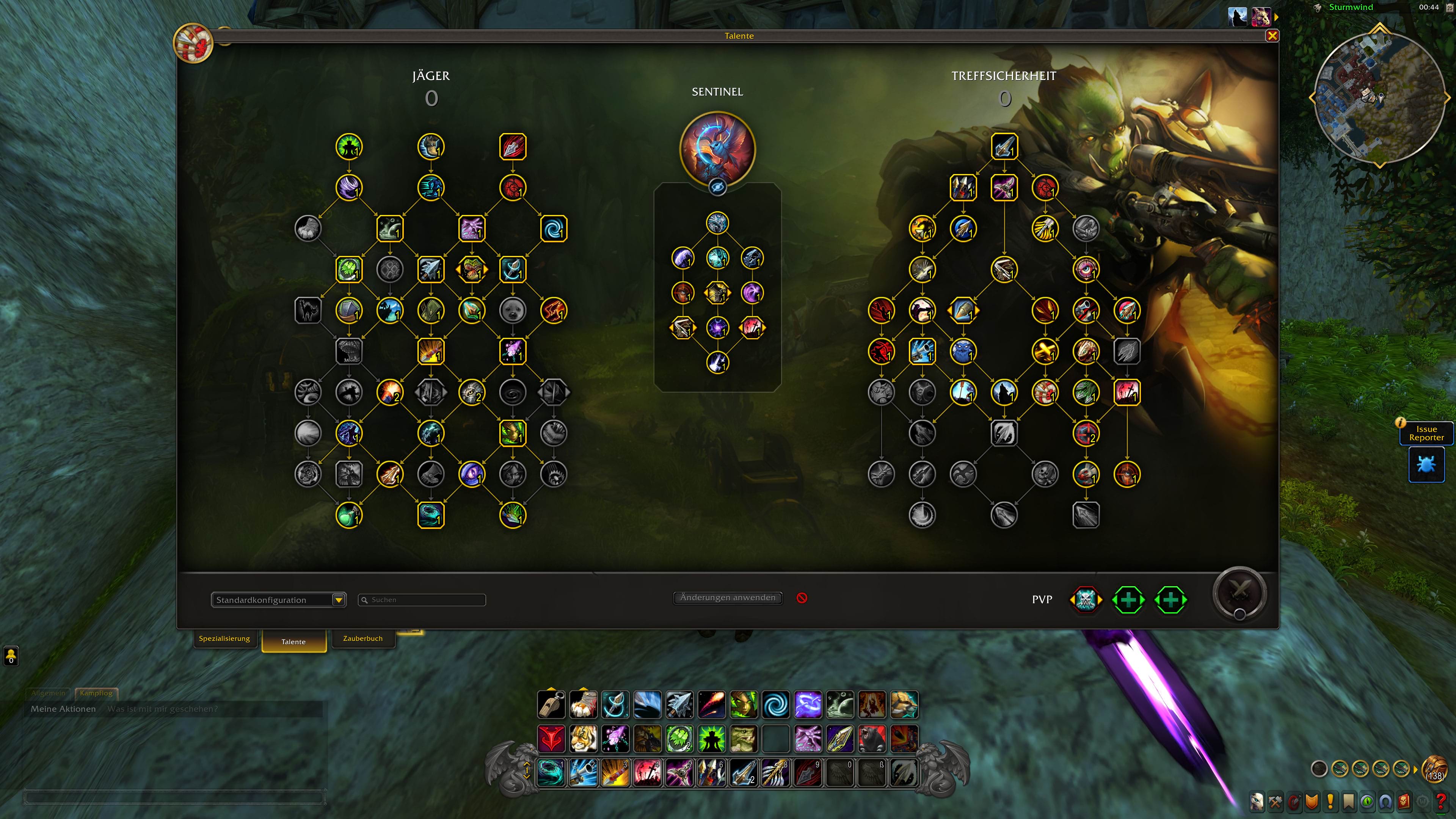Select the Sentinel owl hero talent emblem
The image size is (1456, 819).
coord(717,149)
